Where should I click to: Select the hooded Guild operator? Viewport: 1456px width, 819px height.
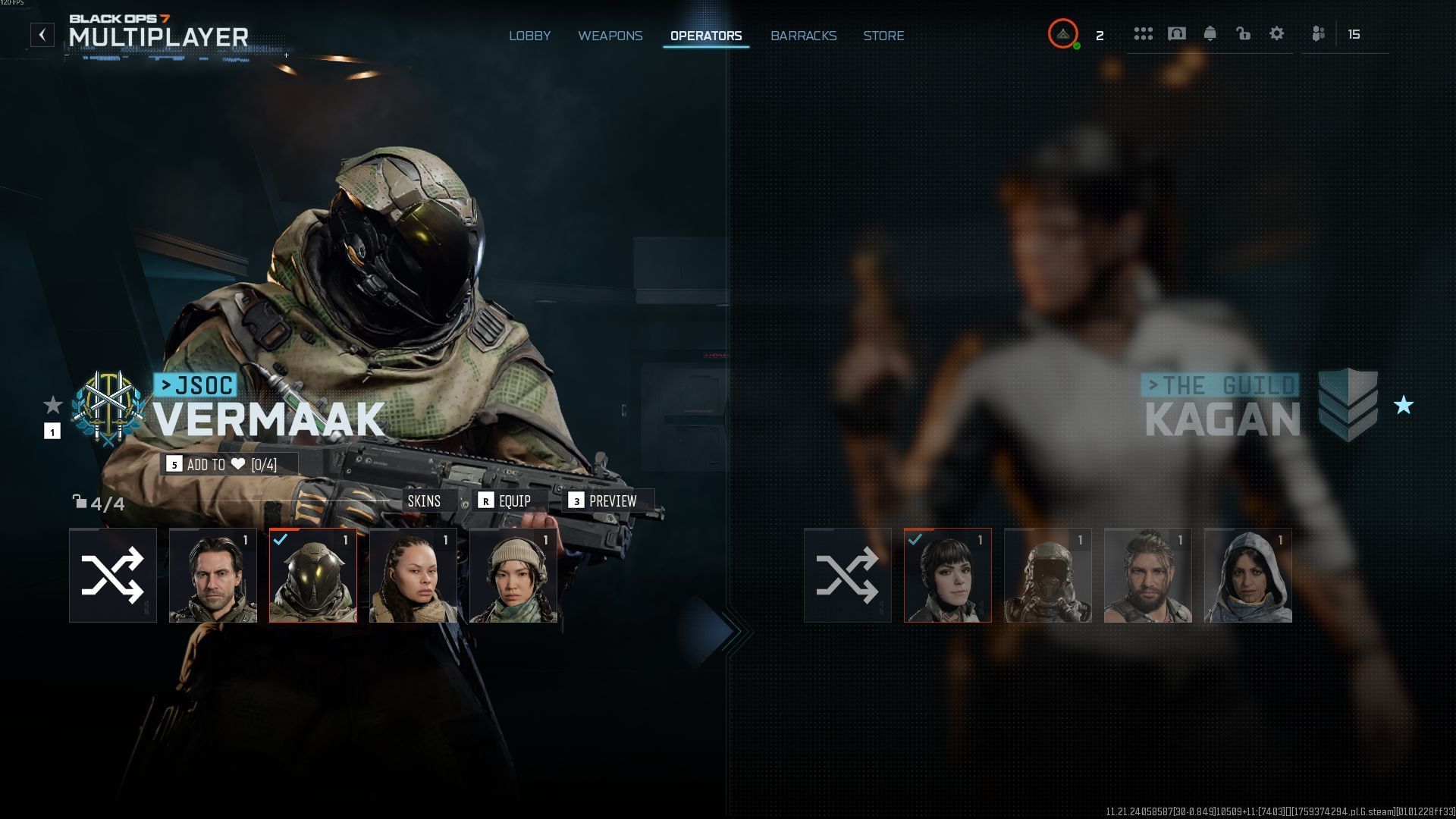click(1247, 576)
